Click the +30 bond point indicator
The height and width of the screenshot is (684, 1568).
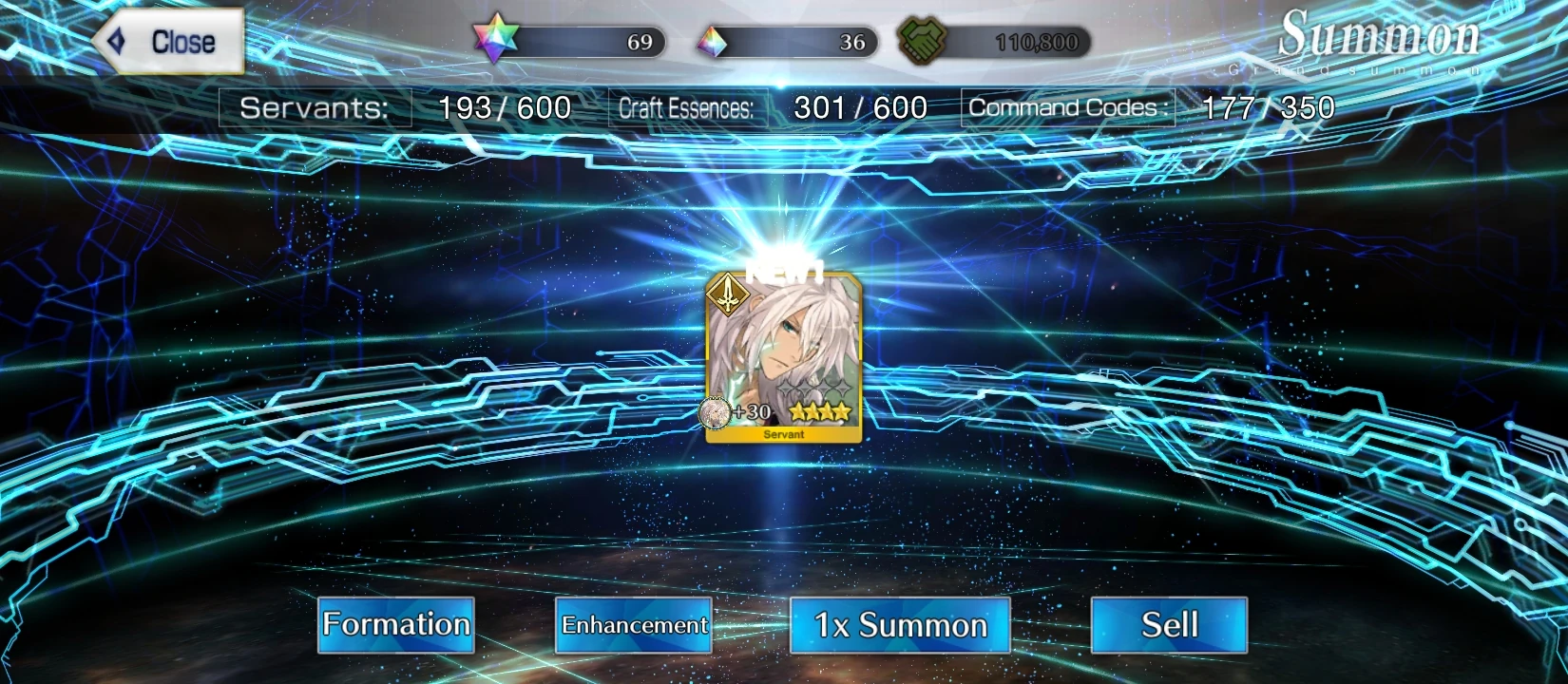click(x=750, y=412)
